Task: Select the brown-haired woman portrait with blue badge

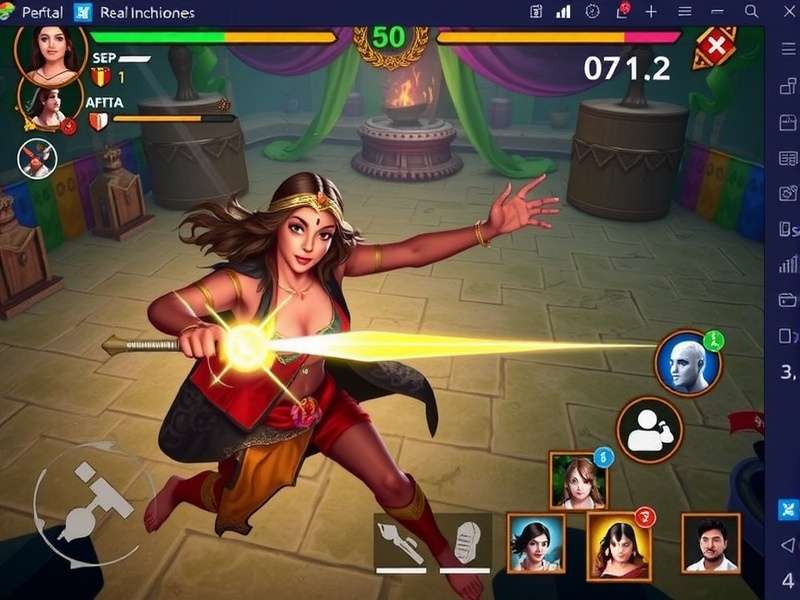Action: click(x=577, y=480)
